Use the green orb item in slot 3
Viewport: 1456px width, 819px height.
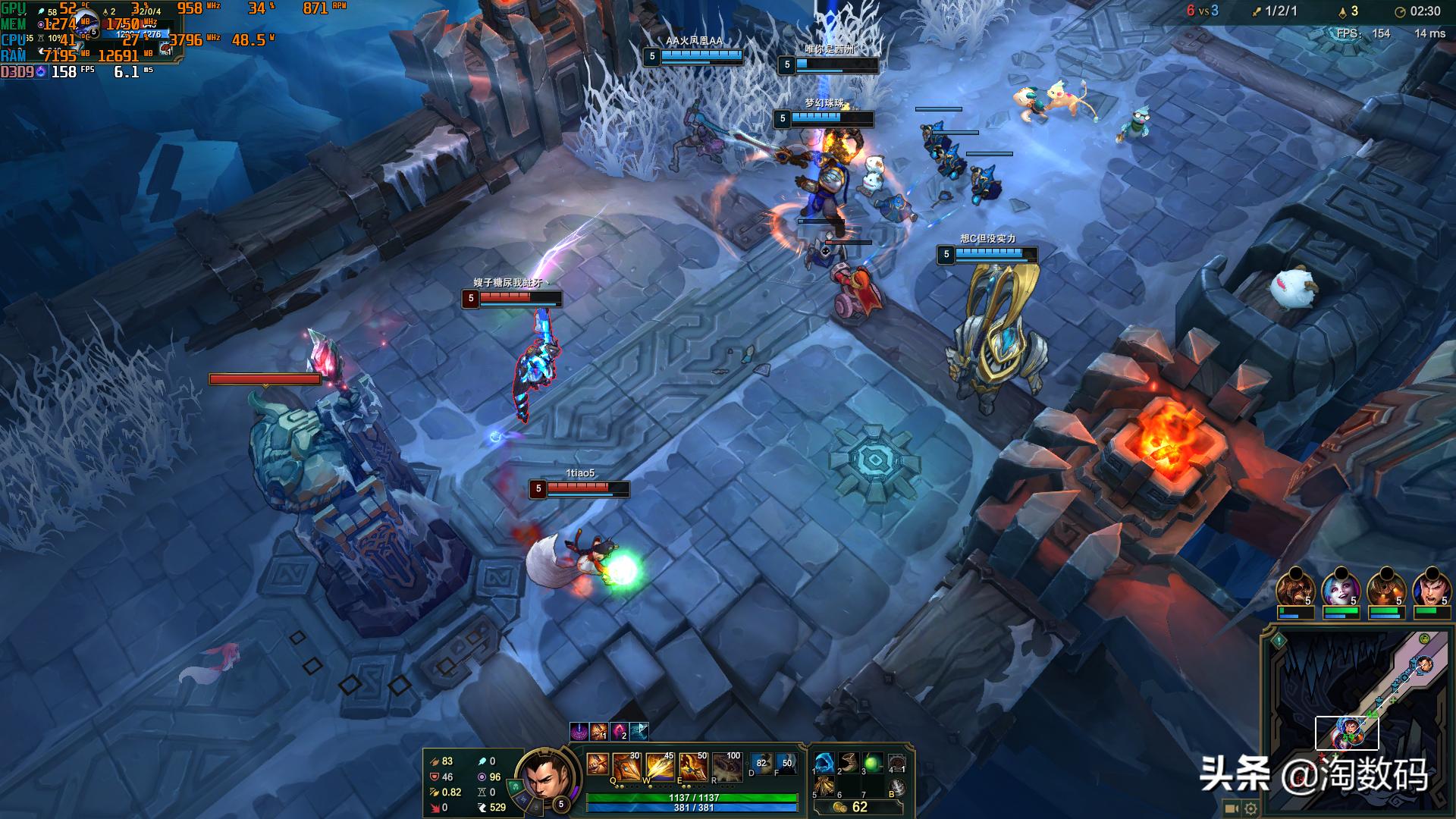pyautogui.click(x=873, y=763)
